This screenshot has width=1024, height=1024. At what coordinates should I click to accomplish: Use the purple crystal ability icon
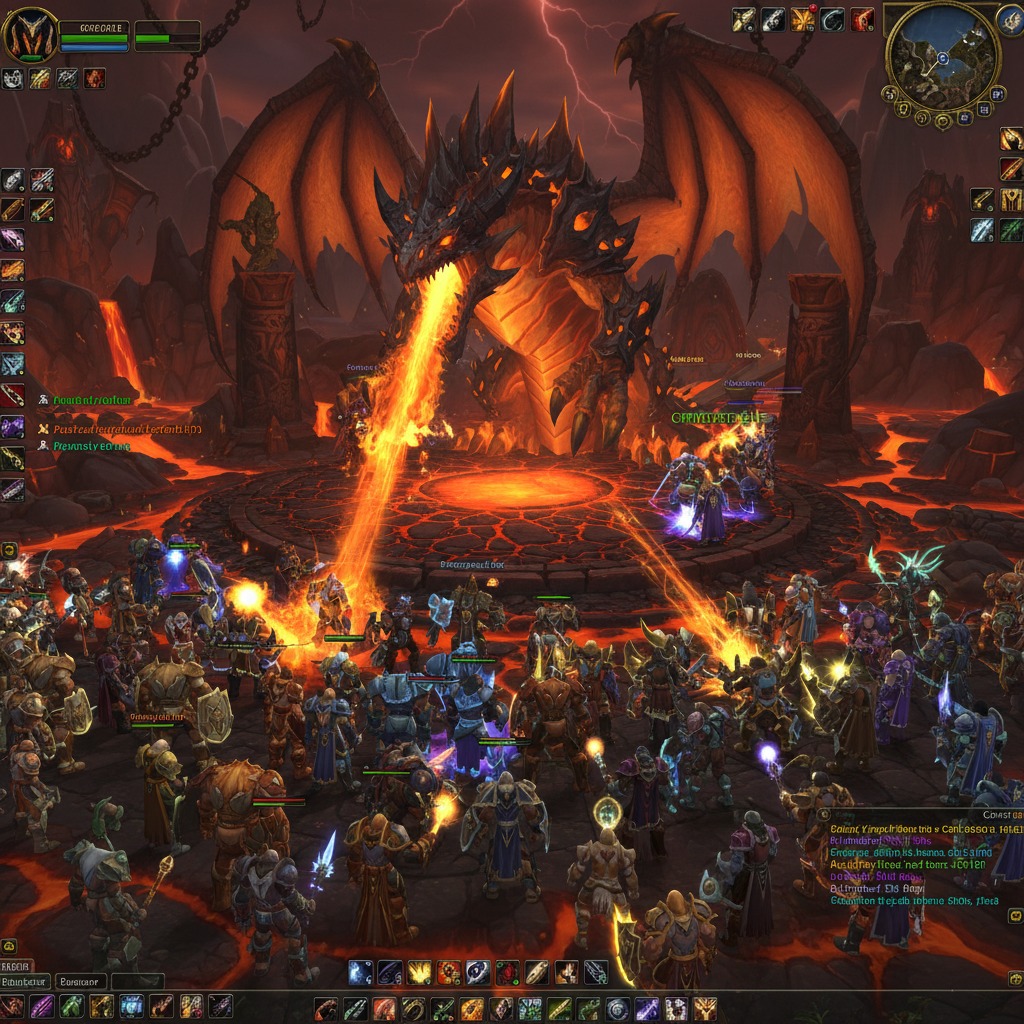pyautogui.click(x=12, y=427)
